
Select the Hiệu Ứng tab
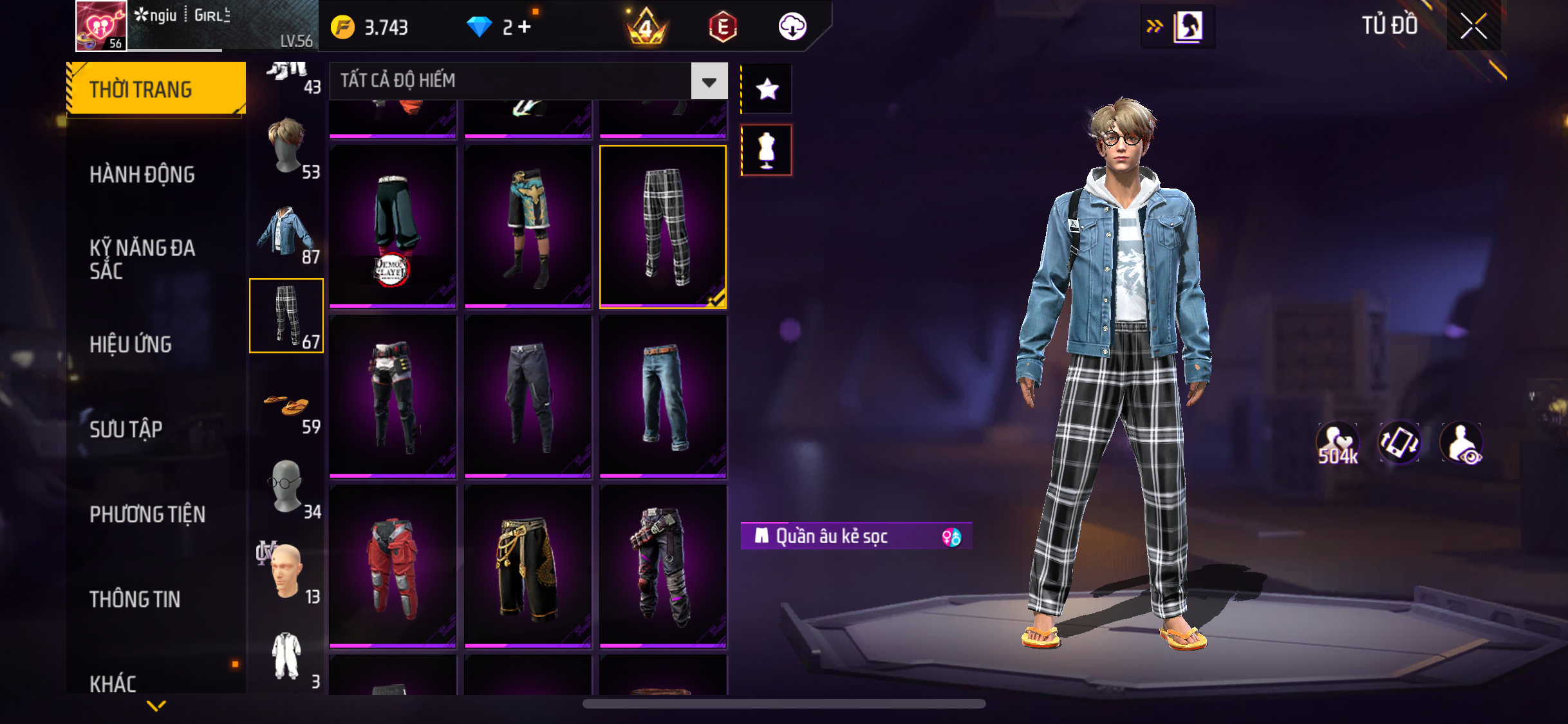coord(131,344)
